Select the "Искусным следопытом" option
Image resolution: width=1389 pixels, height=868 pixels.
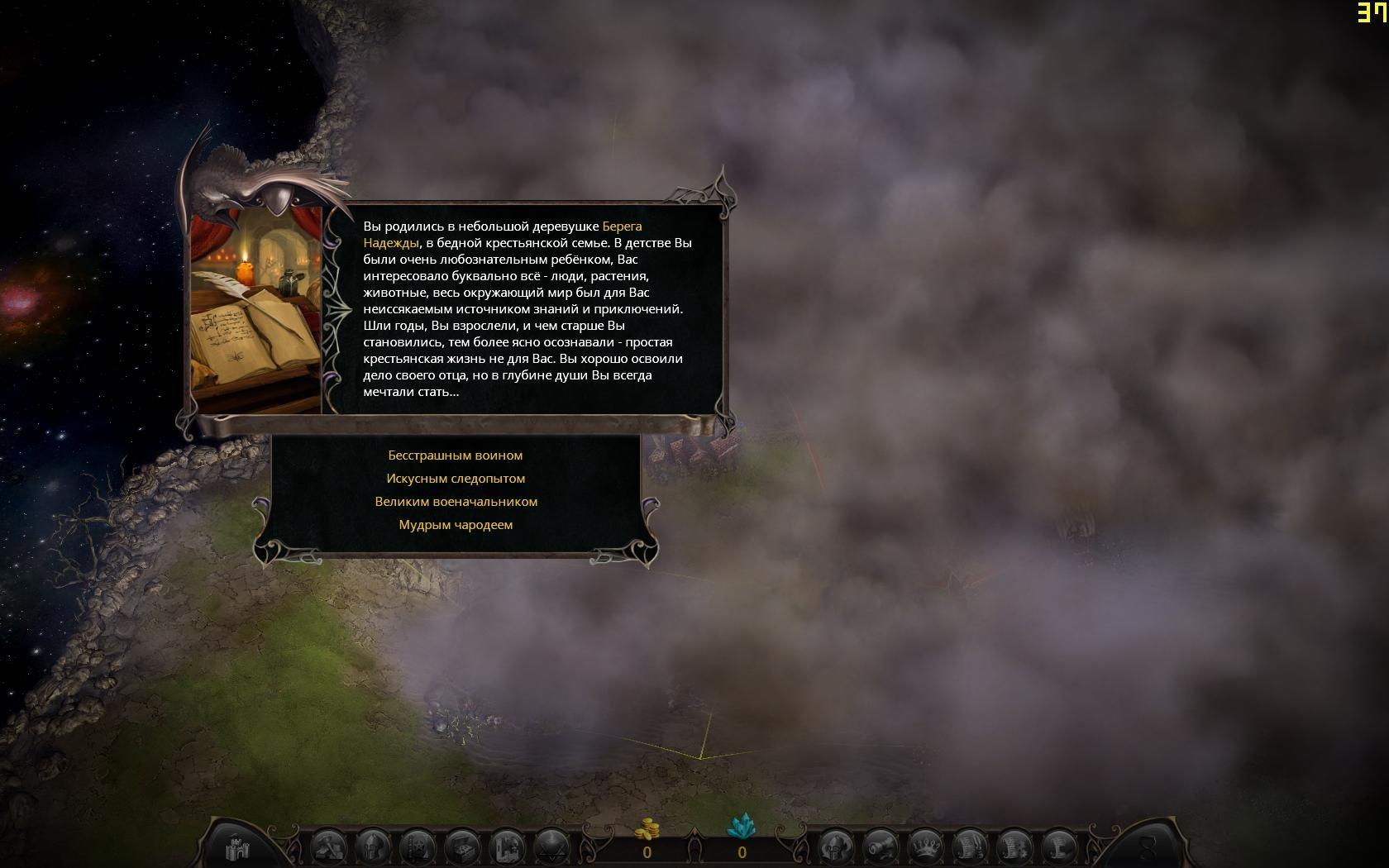[456, 479]
